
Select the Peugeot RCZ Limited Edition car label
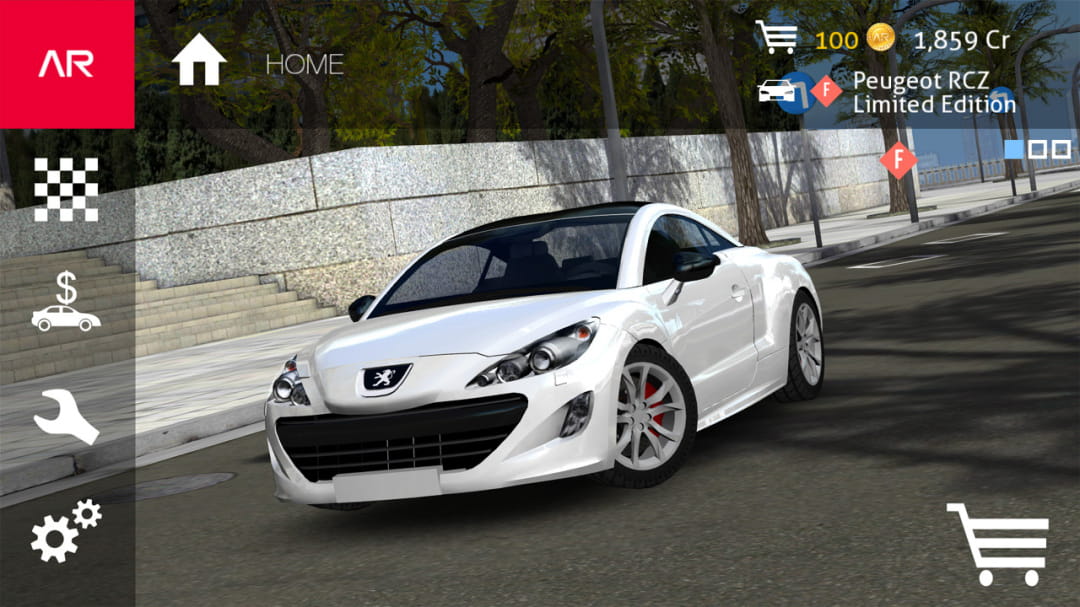point(934,92)
